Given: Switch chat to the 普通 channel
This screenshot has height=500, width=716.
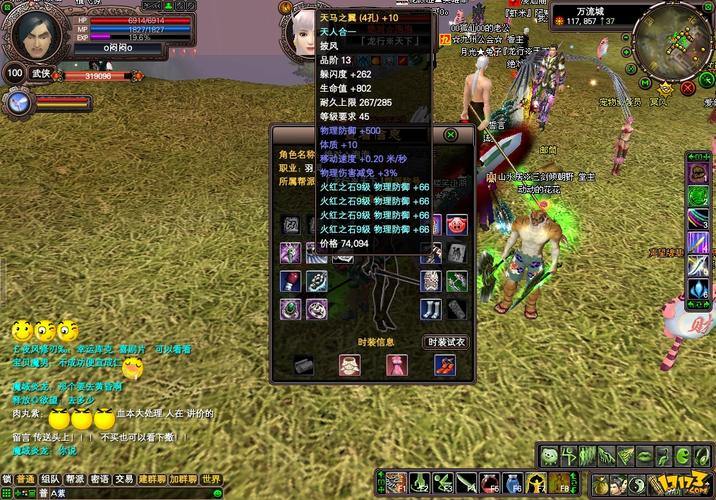Looking at the screenshot, I should (x=26, y=479).
